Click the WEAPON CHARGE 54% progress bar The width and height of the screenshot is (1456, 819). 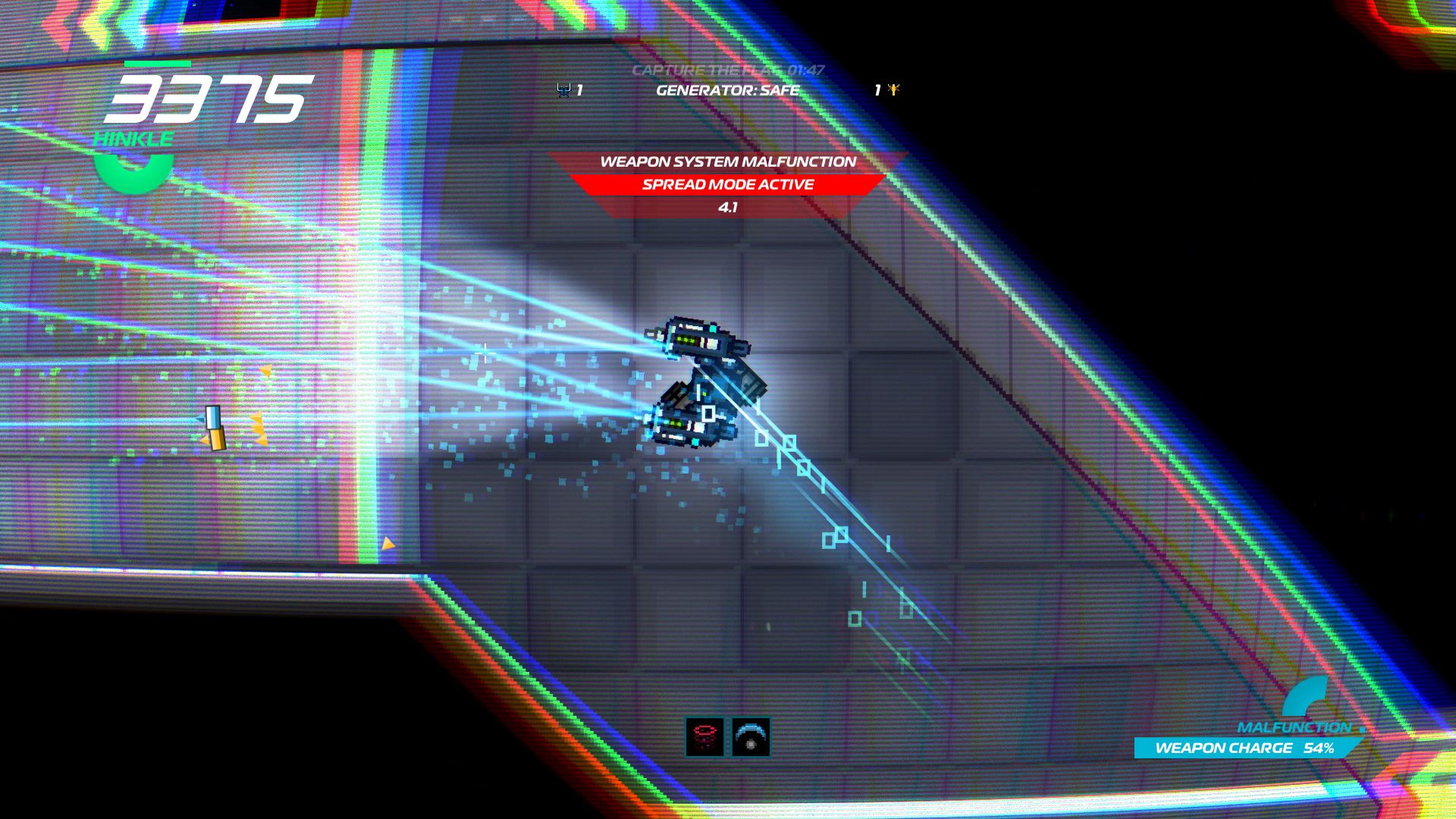coord(1244,748)
